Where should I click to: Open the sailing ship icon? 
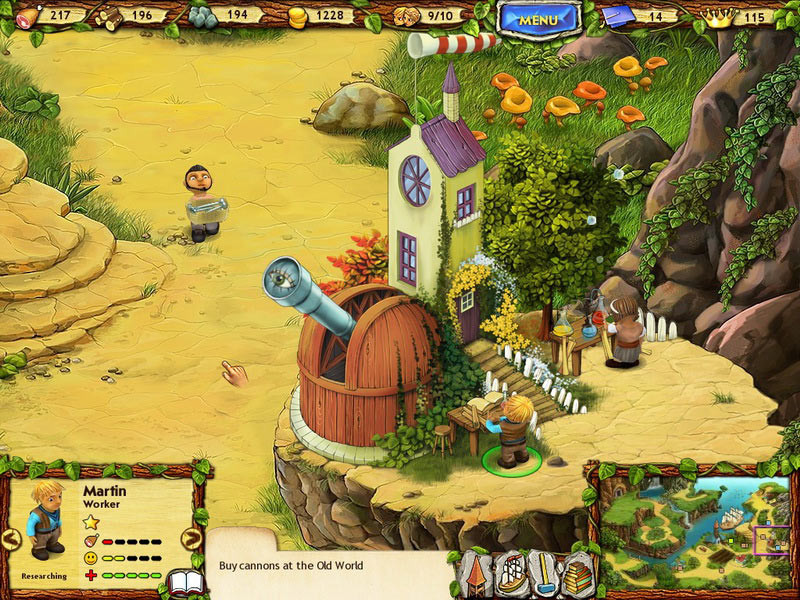coord(511,576)
